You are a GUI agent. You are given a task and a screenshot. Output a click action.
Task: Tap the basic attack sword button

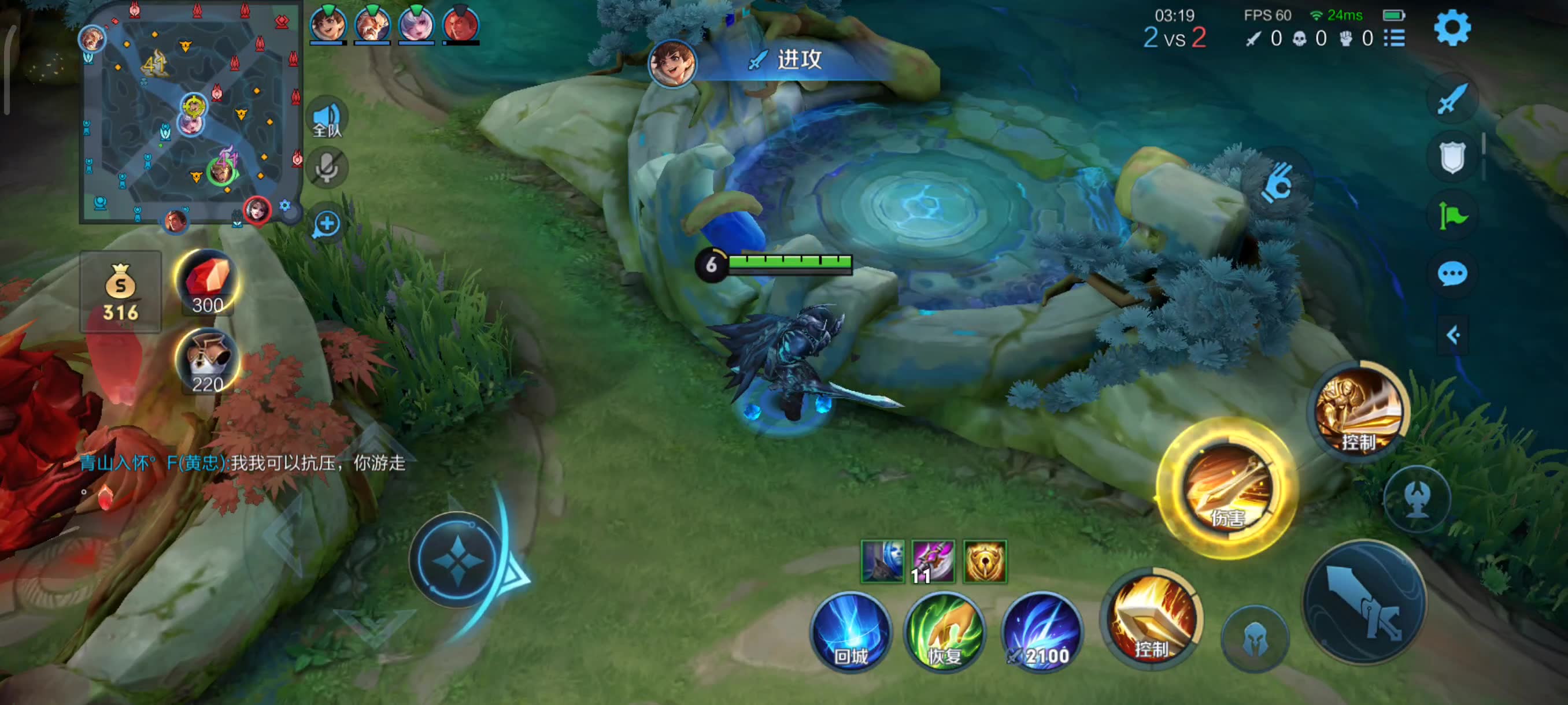tap(1364, 602)
